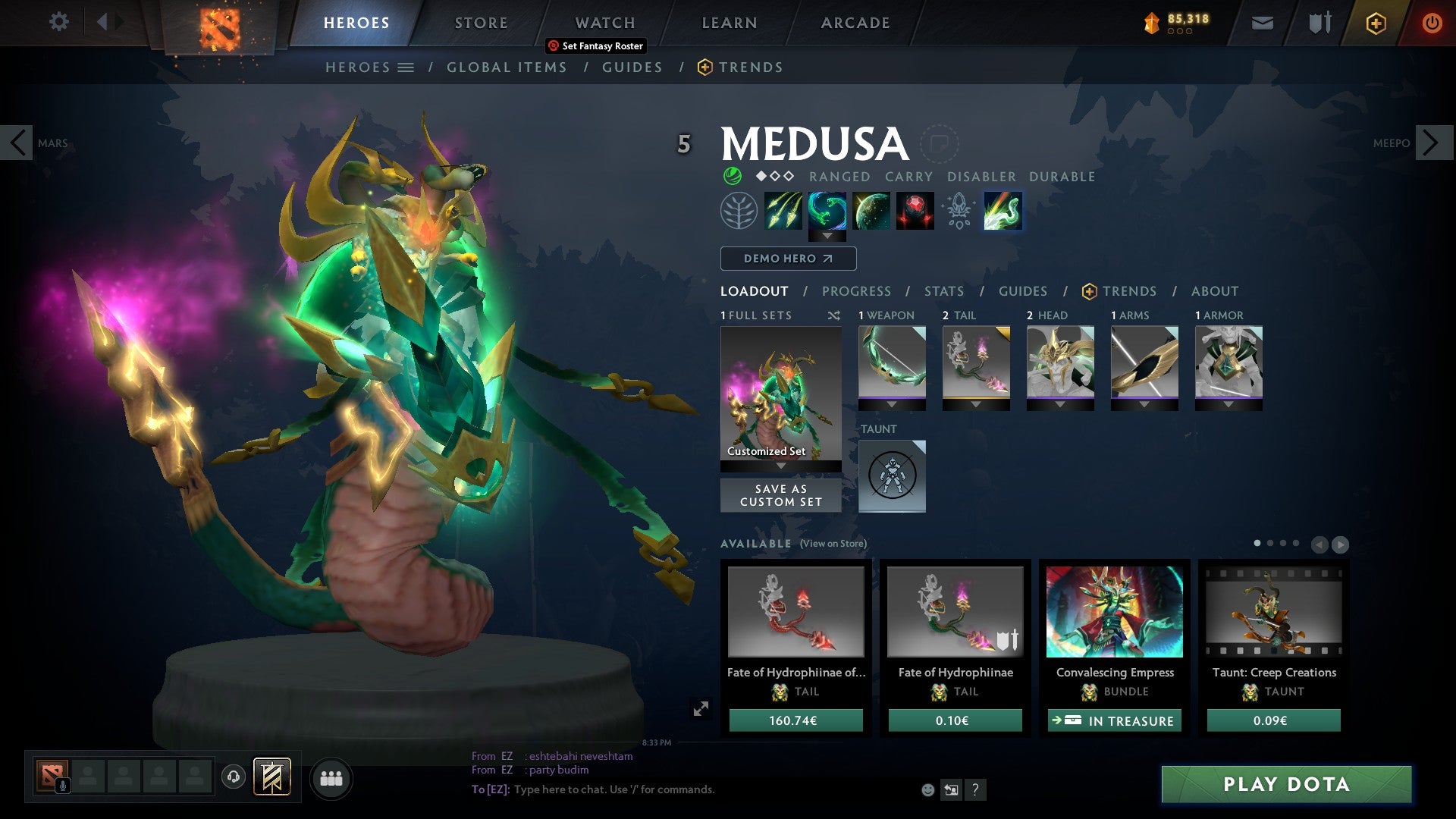Toggle the microphone icon on your player slot
The height and width of the screenshot is (819, 1456).
[x=62, y=786]
